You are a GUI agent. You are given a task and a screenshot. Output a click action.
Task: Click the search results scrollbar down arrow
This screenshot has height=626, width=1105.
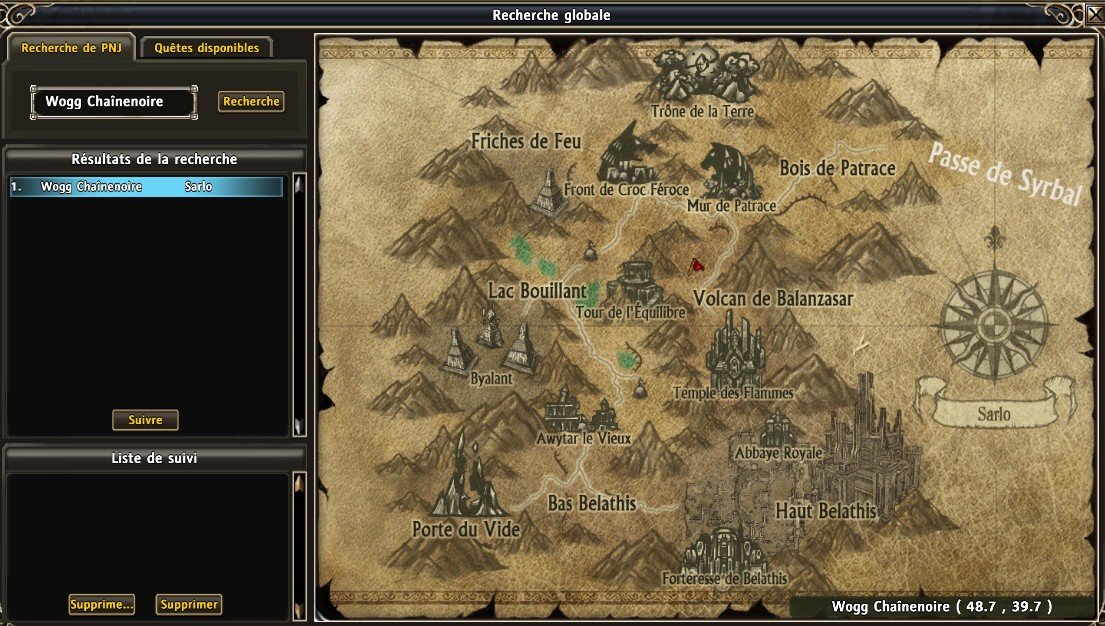click(x=298, y=426)
